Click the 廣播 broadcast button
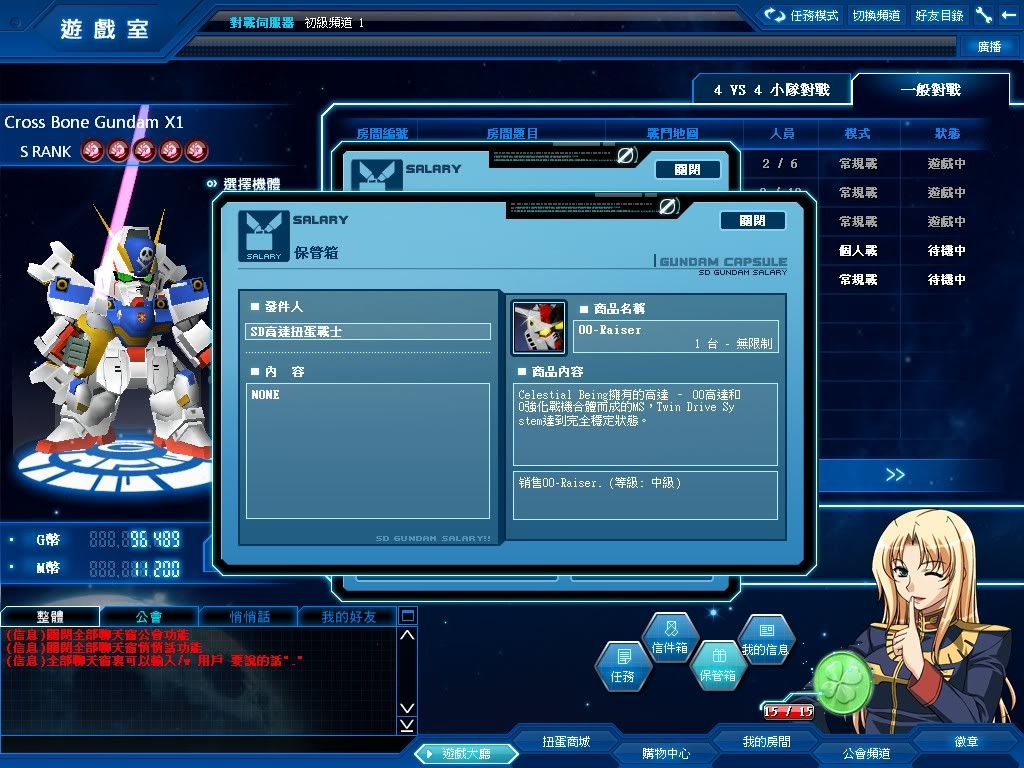Screen dimensions: 1024x768 point(989,47)
